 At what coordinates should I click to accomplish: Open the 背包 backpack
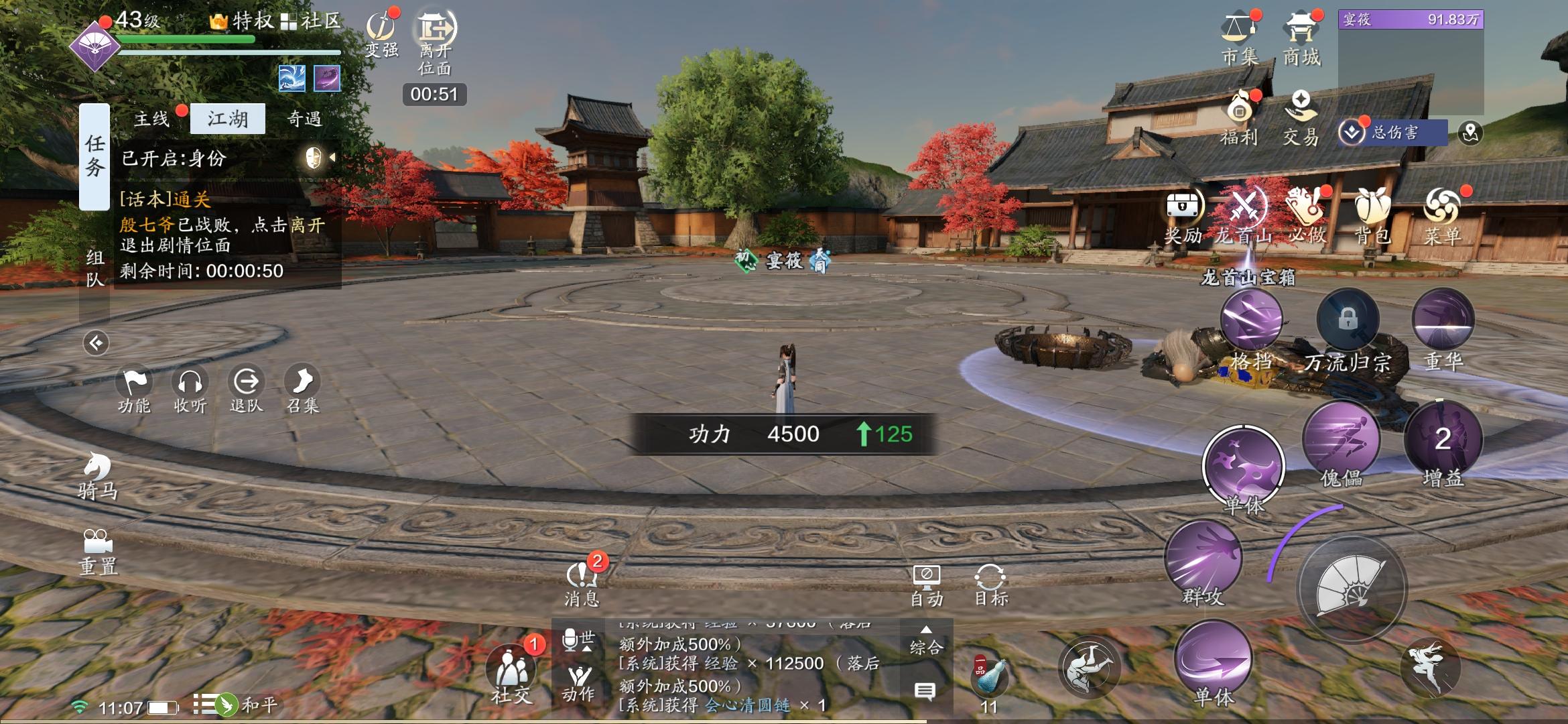coord(1372,216)
